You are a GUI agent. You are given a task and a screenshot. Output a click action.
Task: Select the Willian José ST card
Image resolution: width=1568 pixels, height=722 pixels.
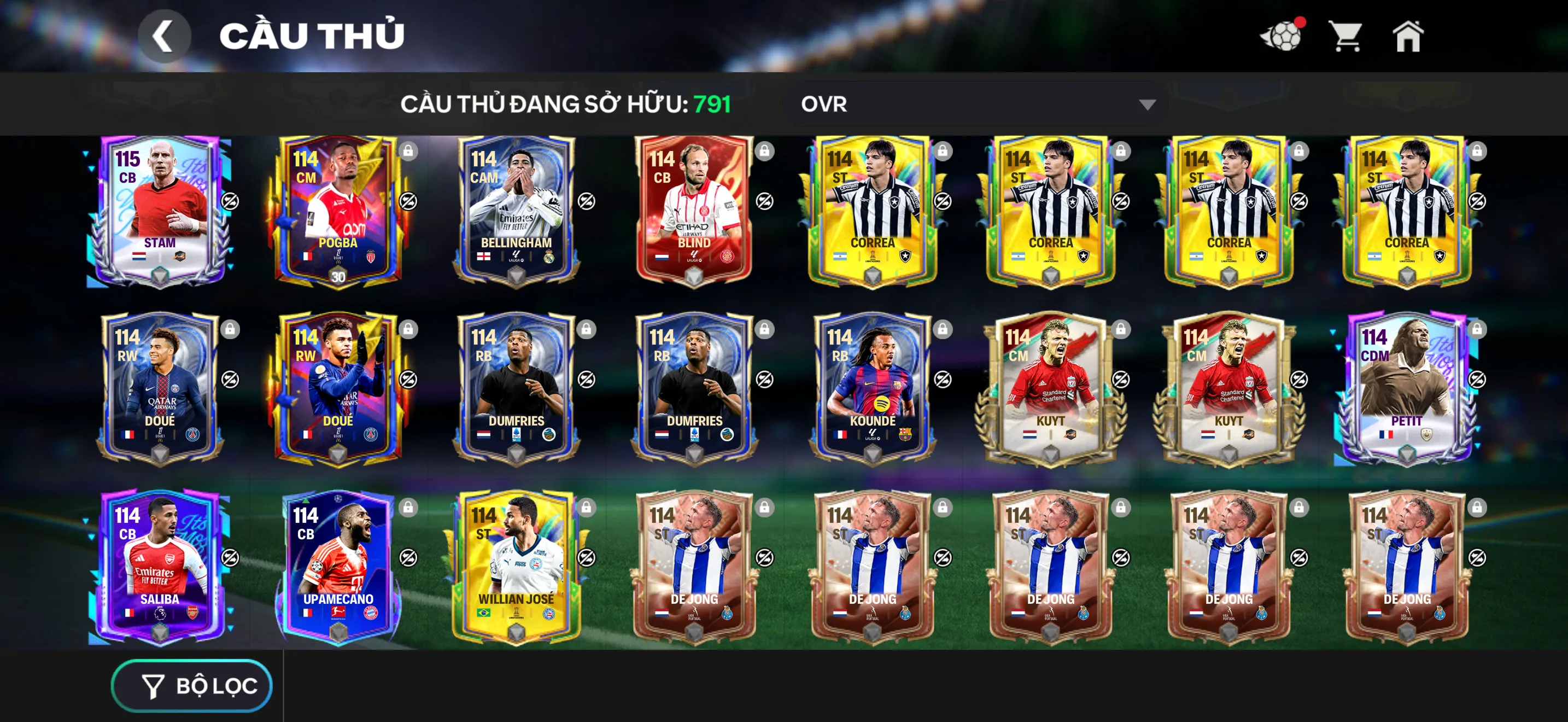click(516, 566)
